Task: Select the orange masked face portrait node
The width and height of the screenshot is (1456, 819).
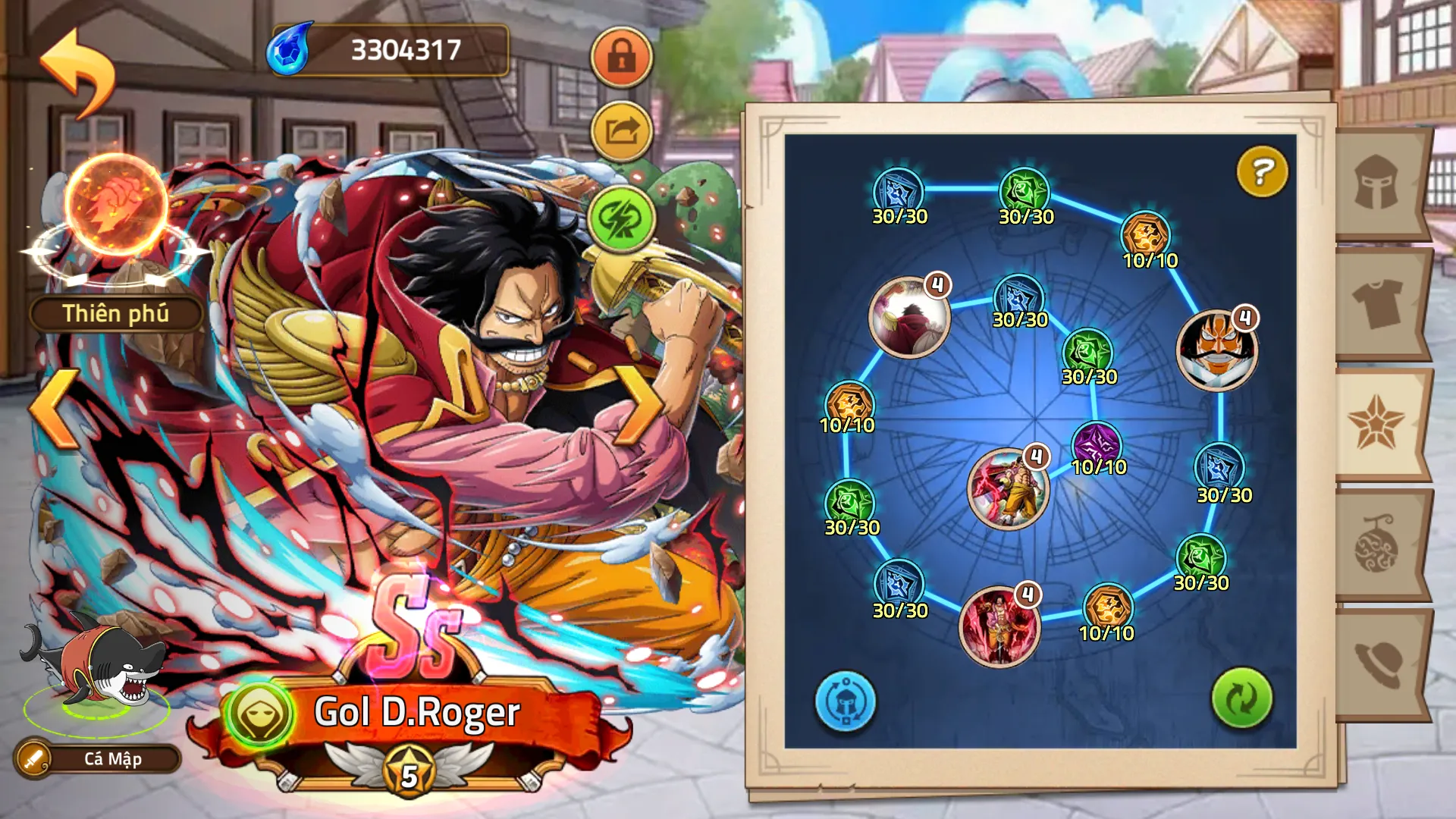Action: point(1216,350)
